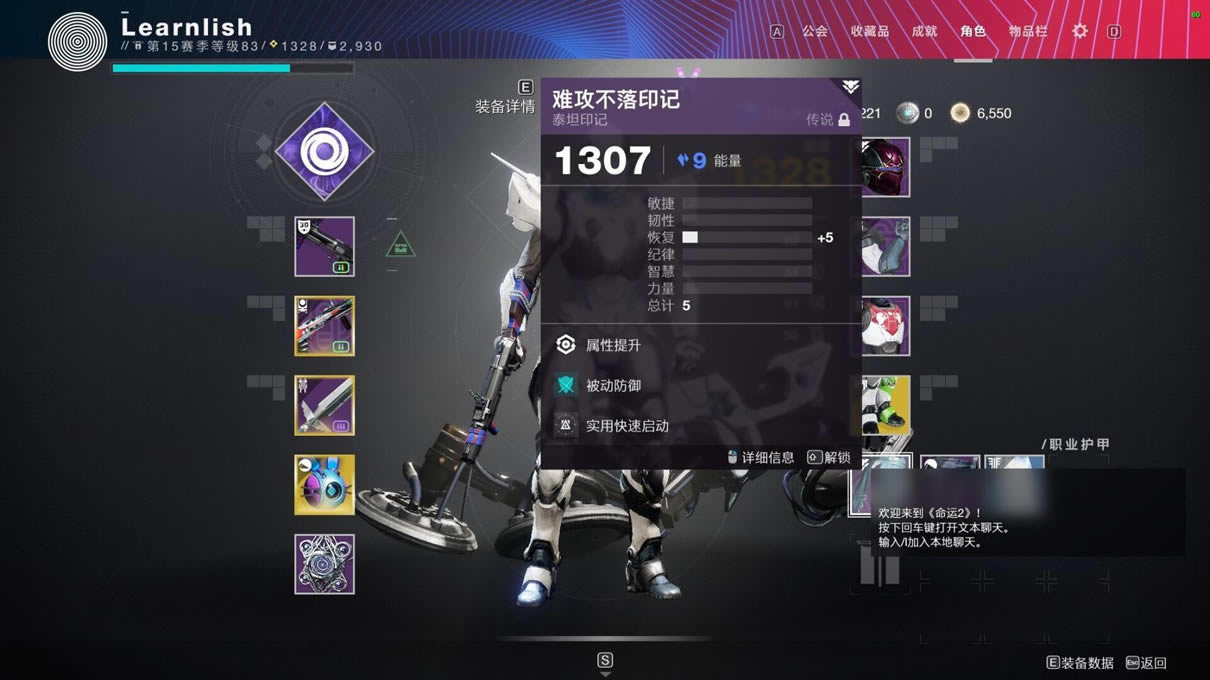Open the seasonal artifact slot

pyautogui.click(x=324, y=564)
